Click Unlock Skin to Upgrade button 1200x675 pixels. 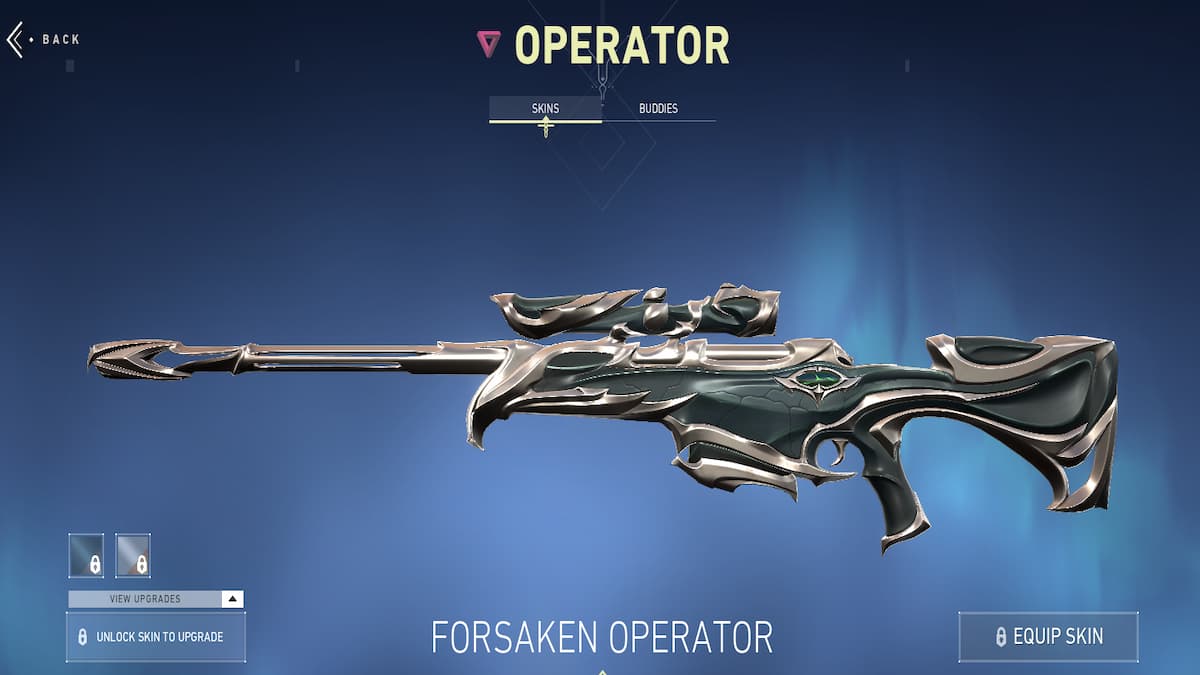coord(156,637)
